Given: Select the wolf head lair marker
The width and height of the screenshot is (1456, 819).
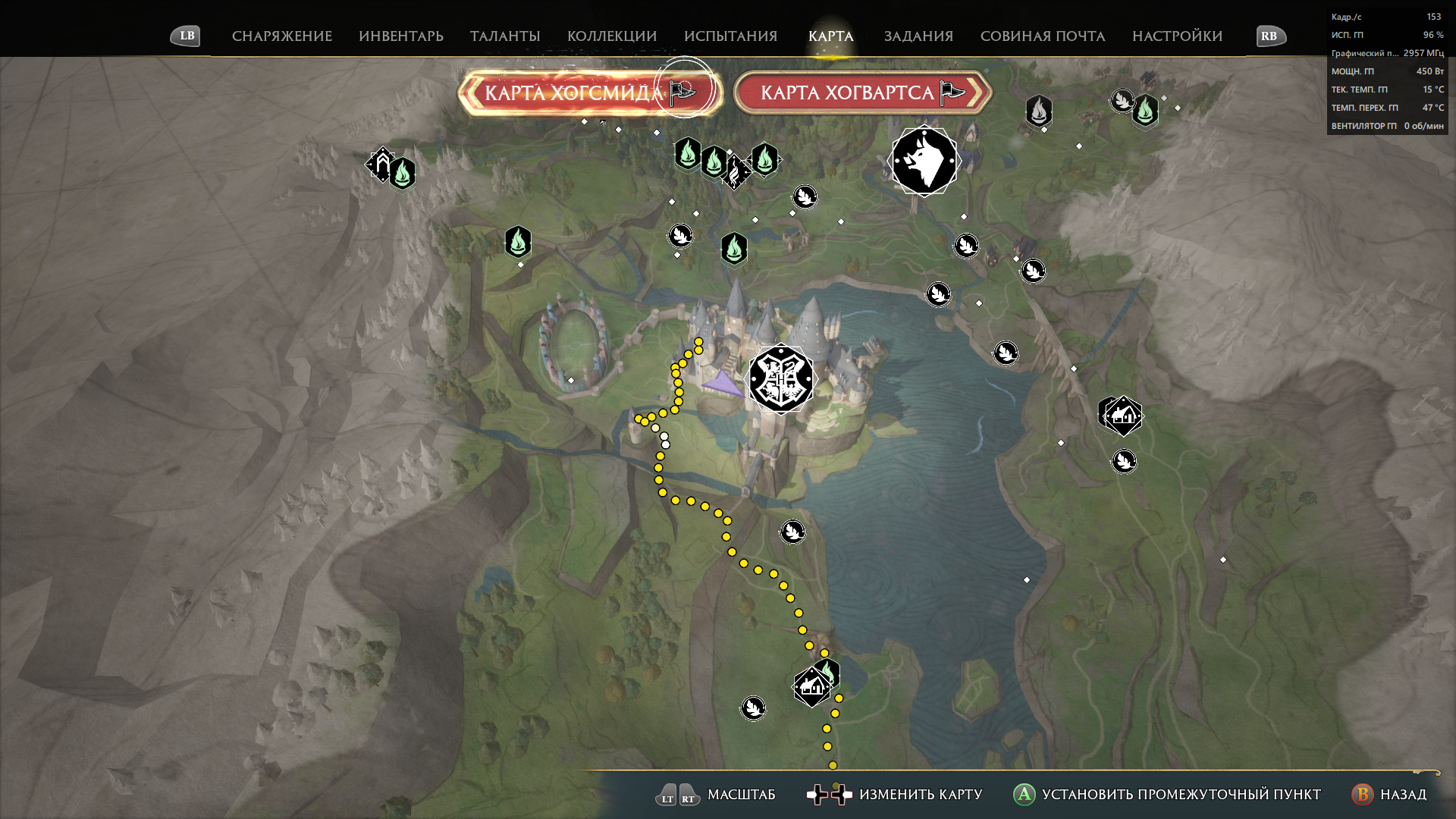Looking at the screenshot, I should (924, 161).
